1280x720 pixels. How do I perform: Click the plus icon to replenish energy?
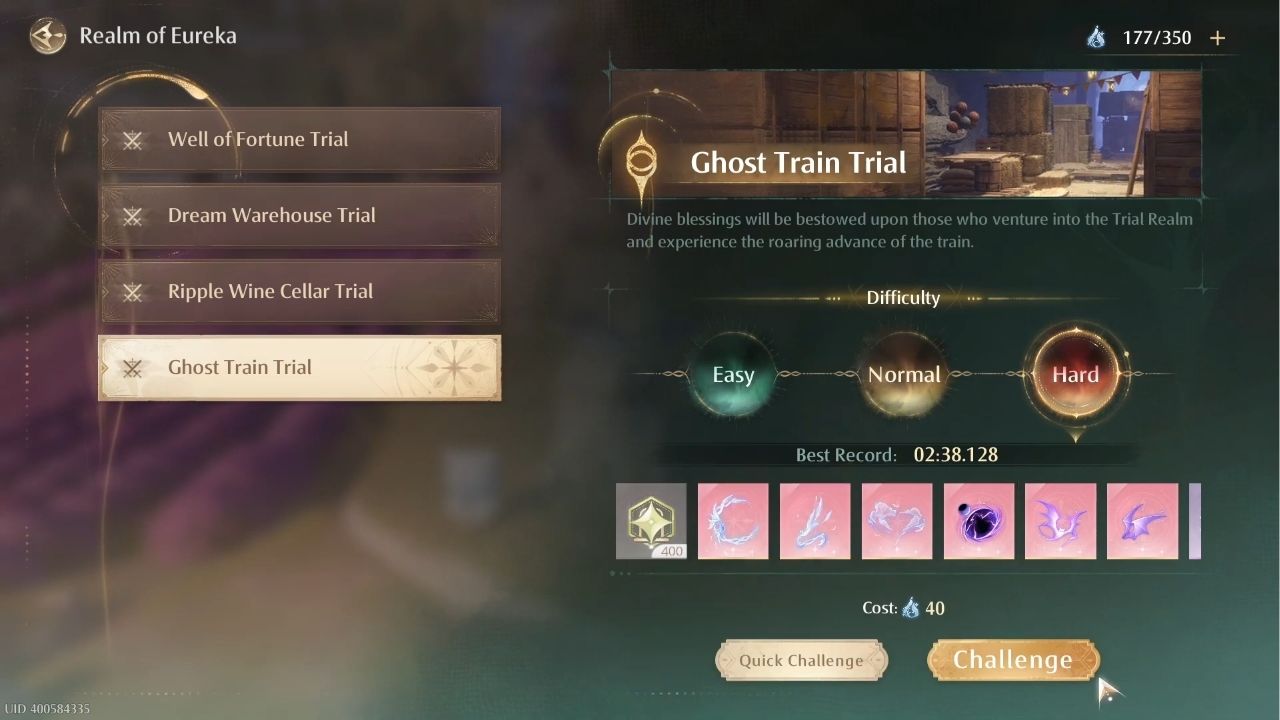click(x=1218, y=37)
